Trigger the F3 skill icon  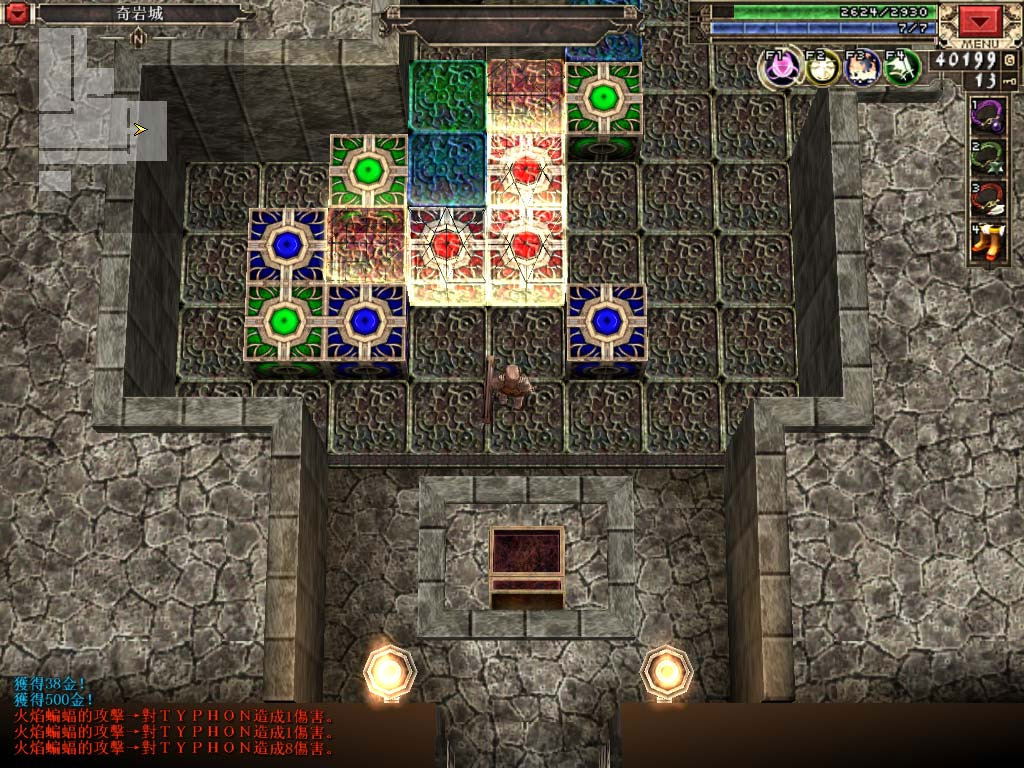point(862,67)
